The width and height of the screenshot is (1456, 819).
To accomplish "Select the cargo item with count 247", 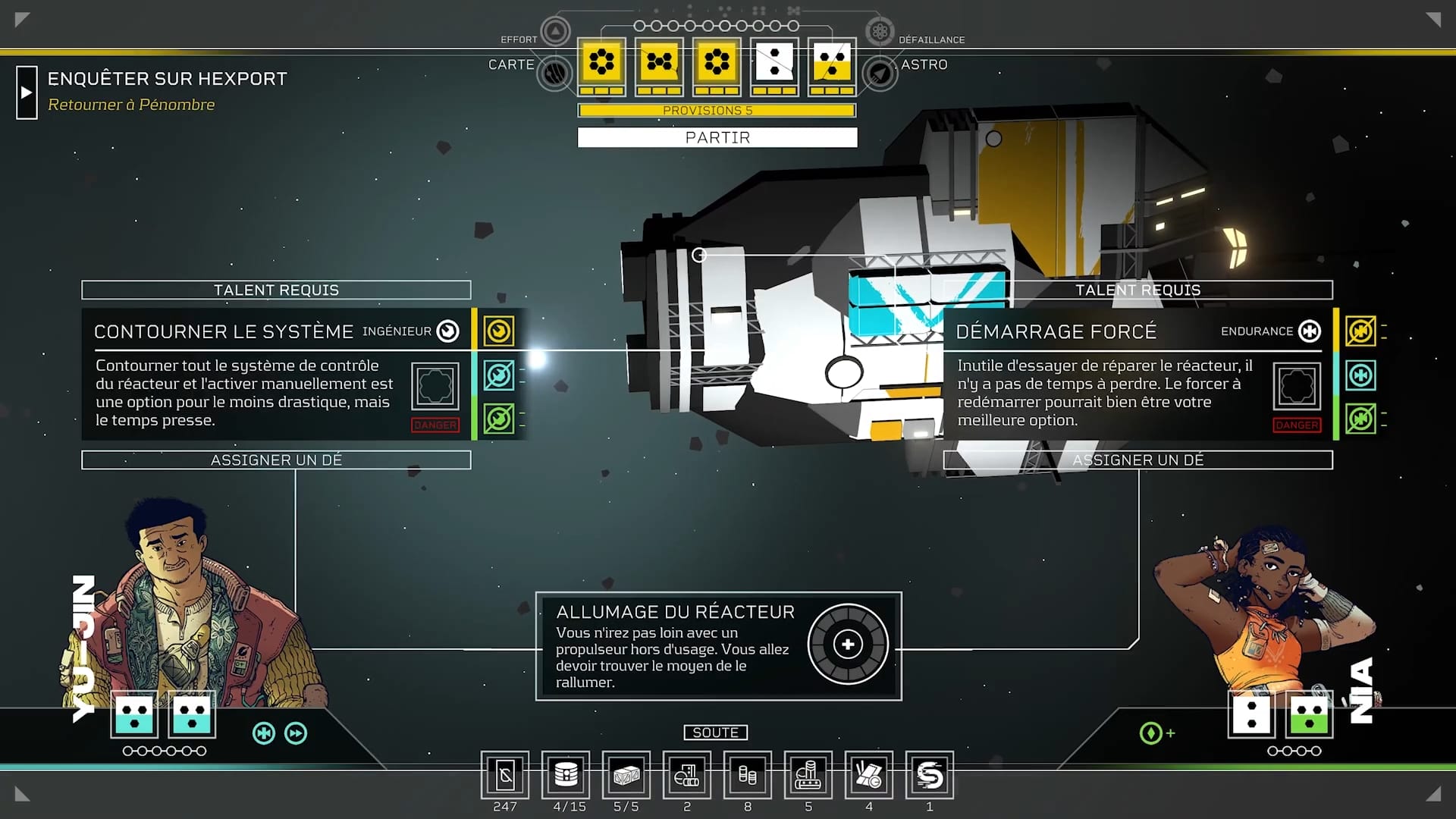I will [x=505, y=775].
